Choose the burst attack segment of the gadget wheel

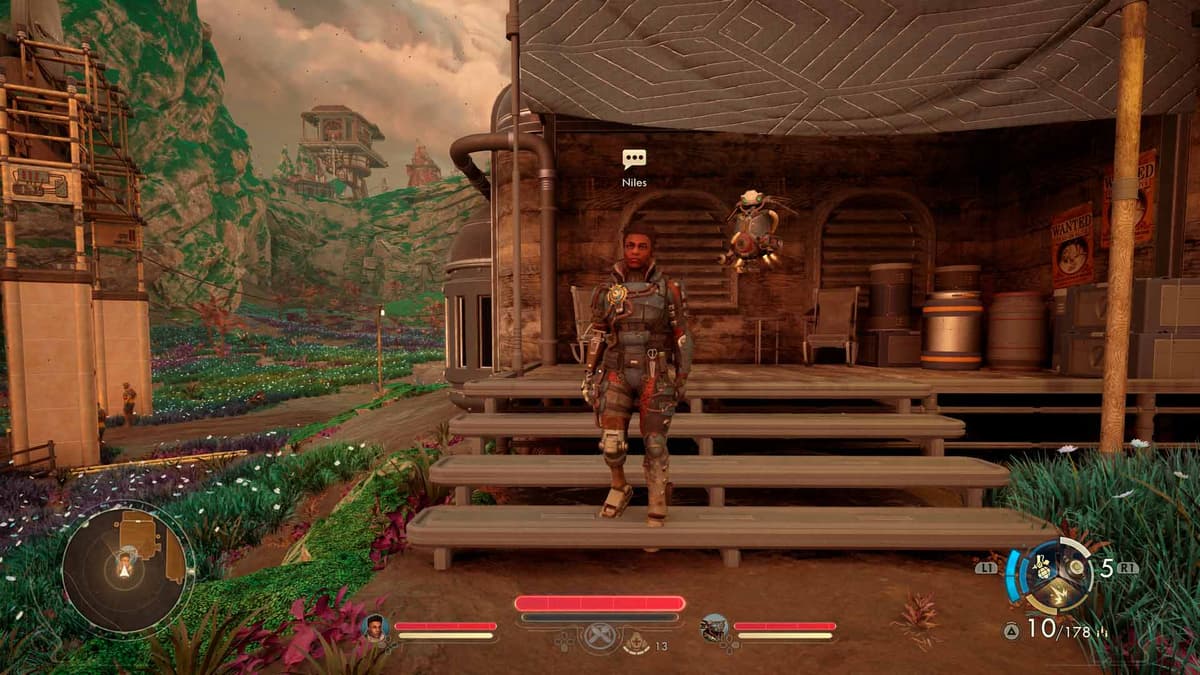click(x=1059, y=595)
